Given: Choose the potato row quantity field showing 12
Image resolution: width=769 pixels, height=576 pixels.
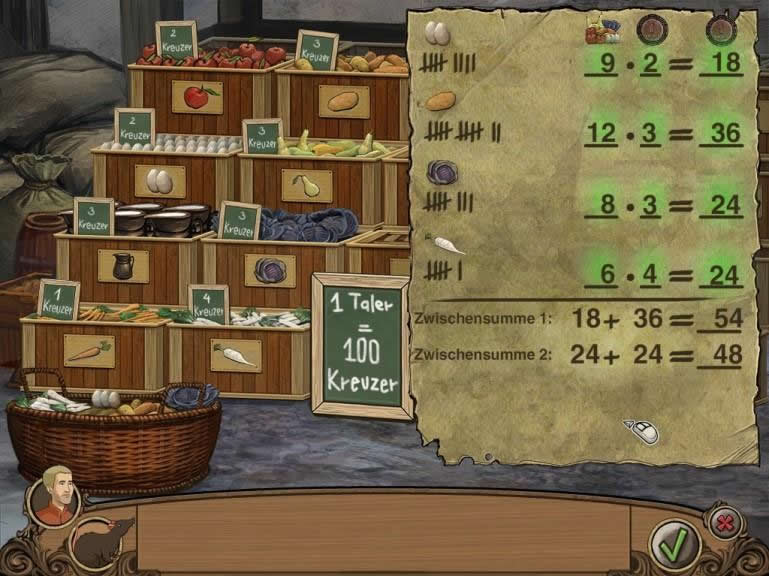Looking at the screenshot, I should [x=603, y=131].
